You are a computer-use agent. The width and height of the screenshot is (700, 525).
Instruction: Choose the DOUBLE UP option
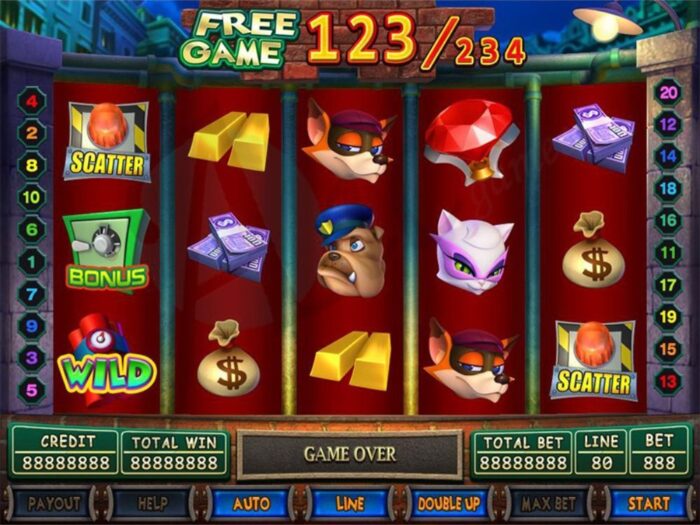pos(449,502)
